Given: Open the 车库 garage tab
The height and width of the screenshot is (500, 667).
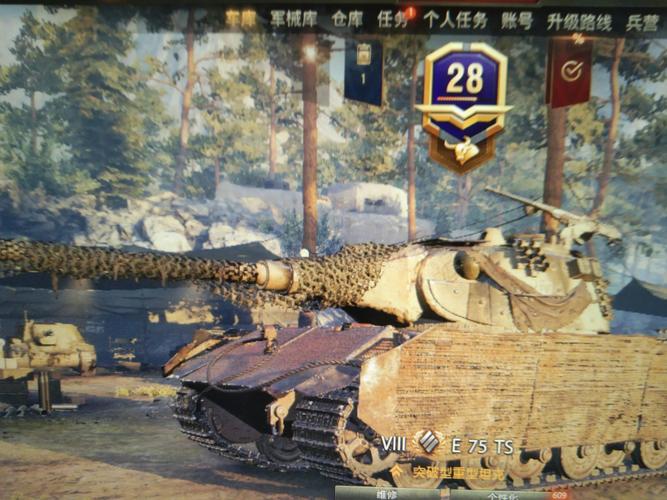Looking at the screenshot, I should [x=240, y=18].
